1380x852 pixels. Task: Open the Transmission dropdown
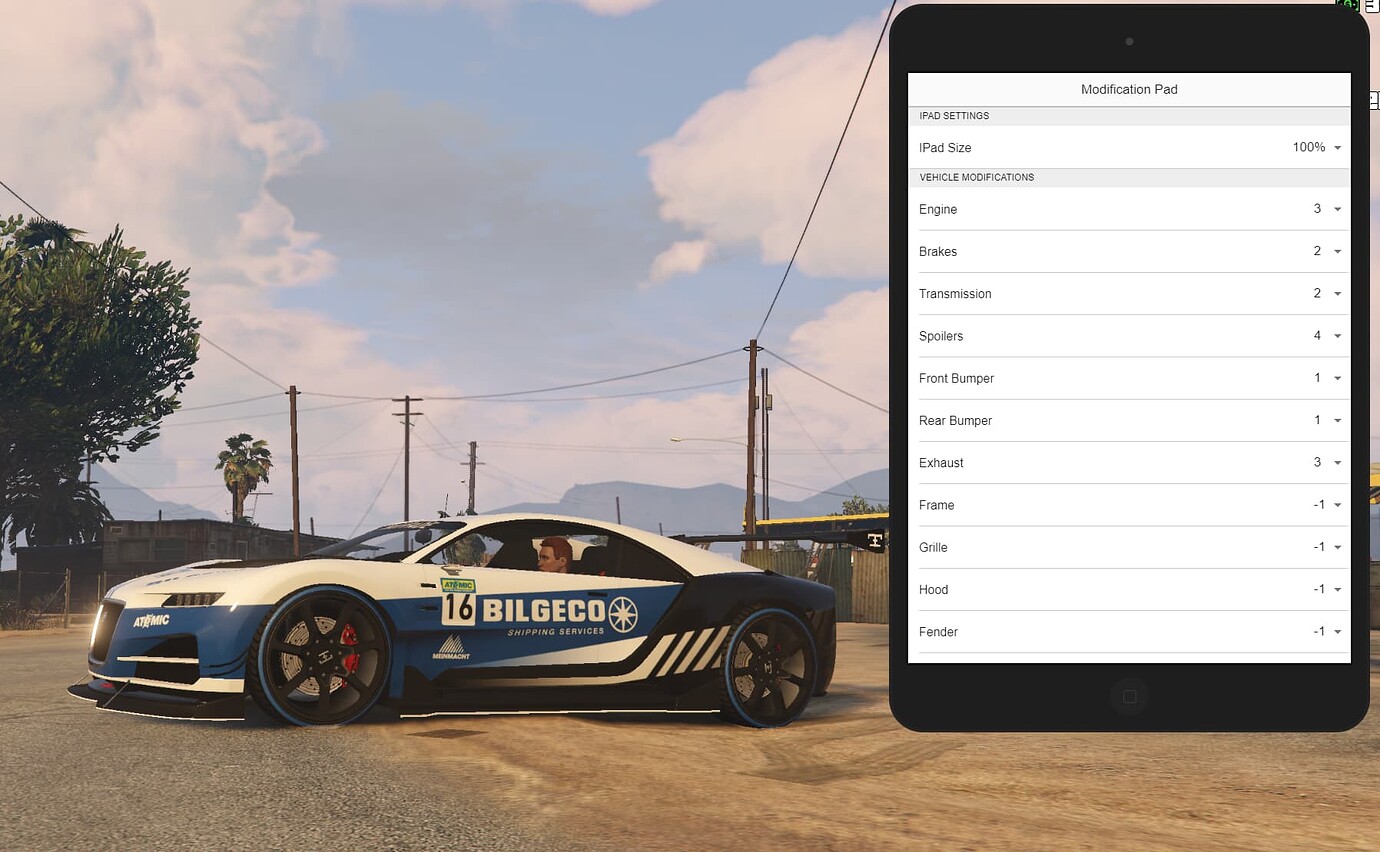(1336, 293)
